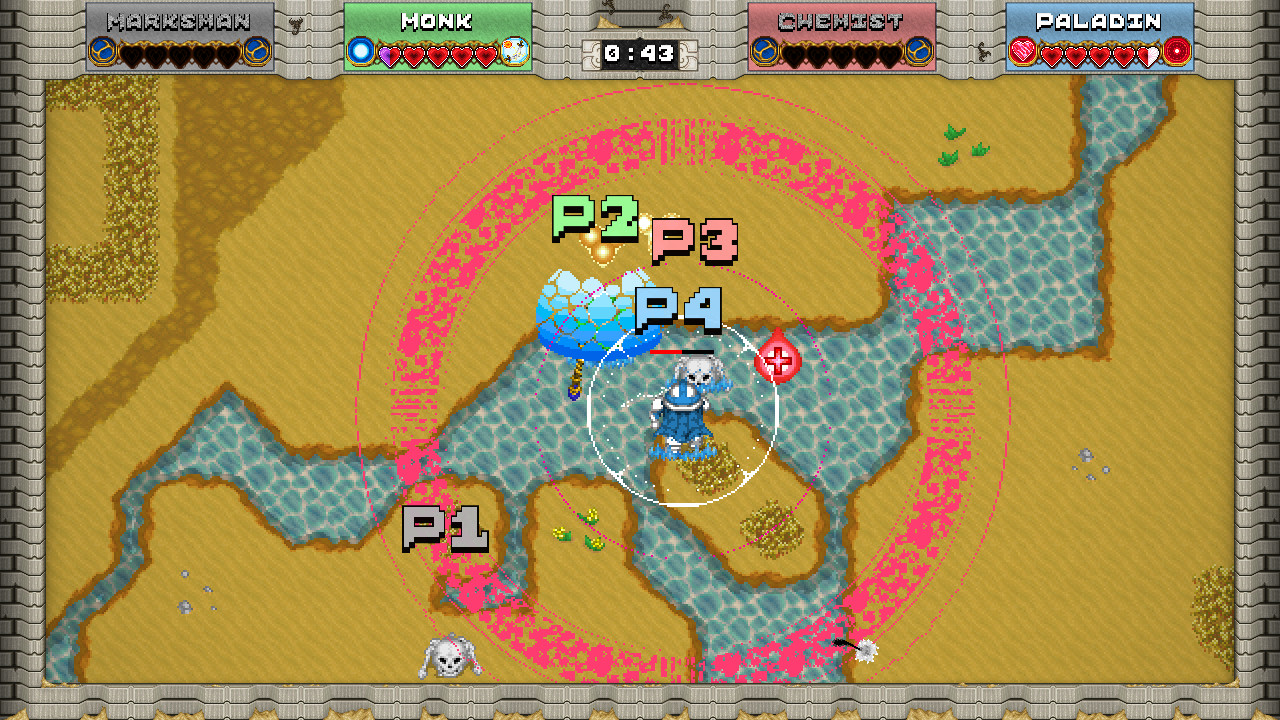Select the Monk's blue mana orb icon
Screen dimensions: 1280x720
361,52
